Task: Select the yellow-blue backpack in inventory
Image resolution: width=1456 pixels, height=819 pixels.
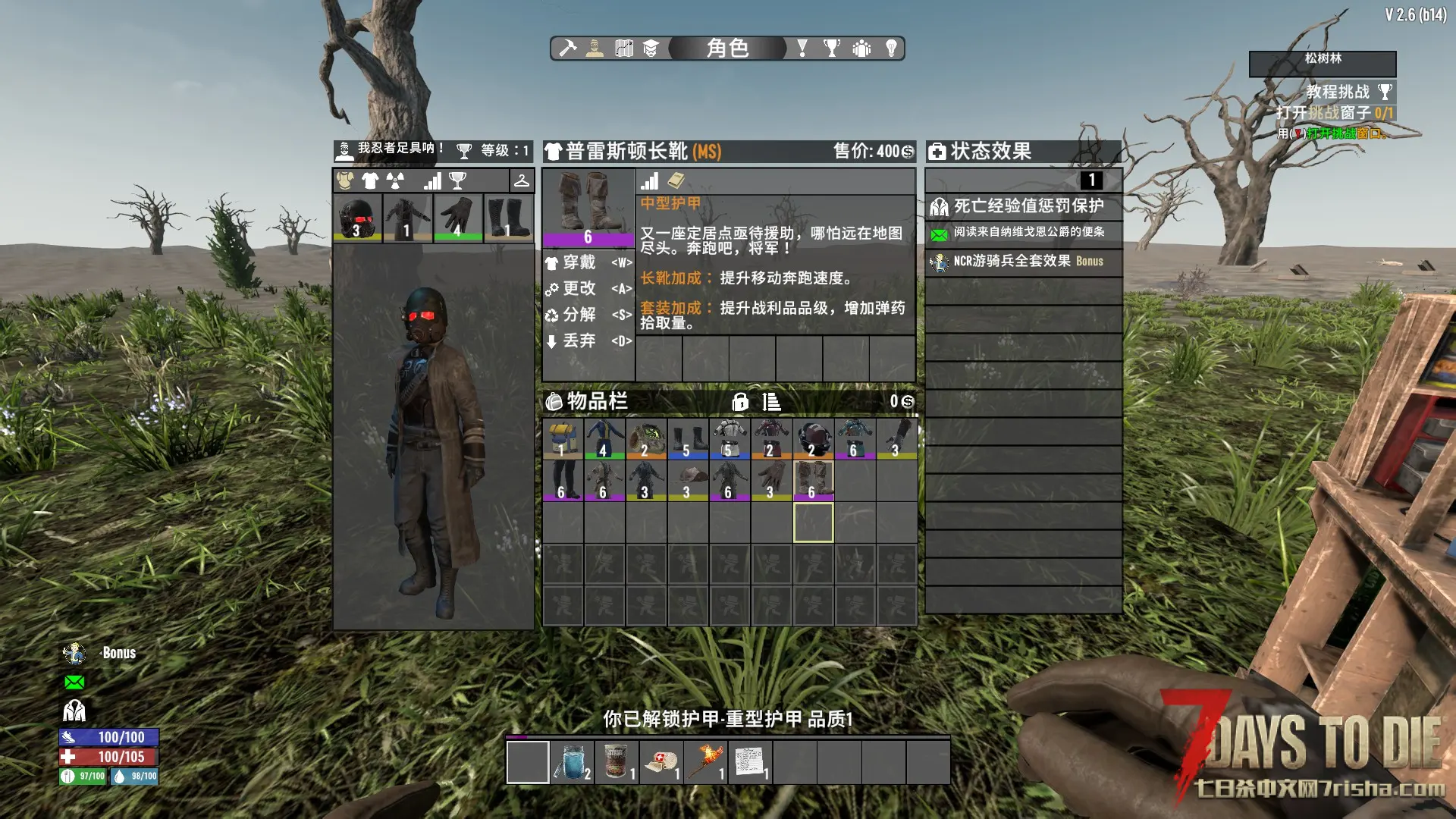Action: (563, 438)
